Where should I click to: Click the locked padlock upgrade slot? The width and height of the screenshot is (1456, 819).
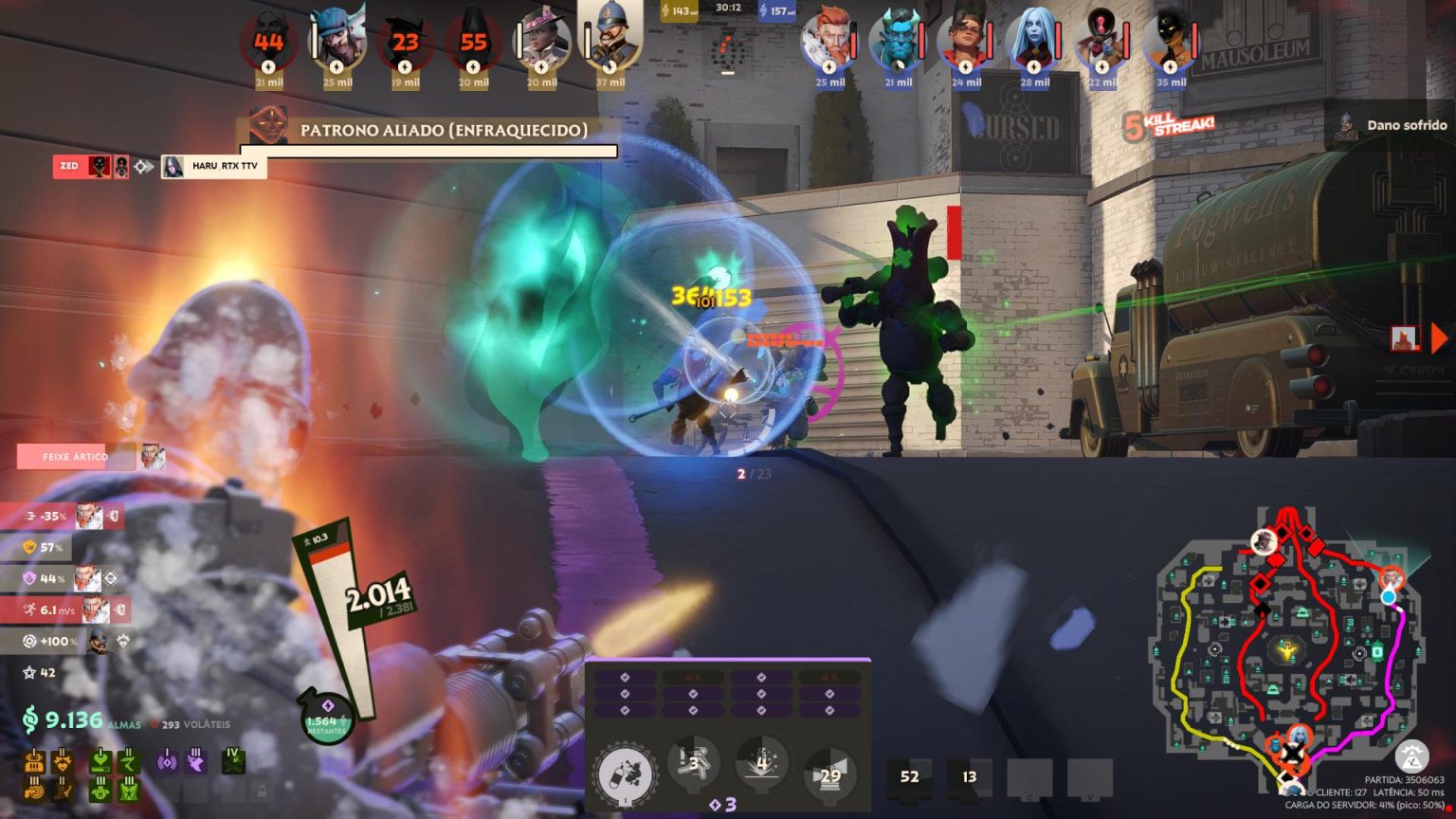[263, 789]
